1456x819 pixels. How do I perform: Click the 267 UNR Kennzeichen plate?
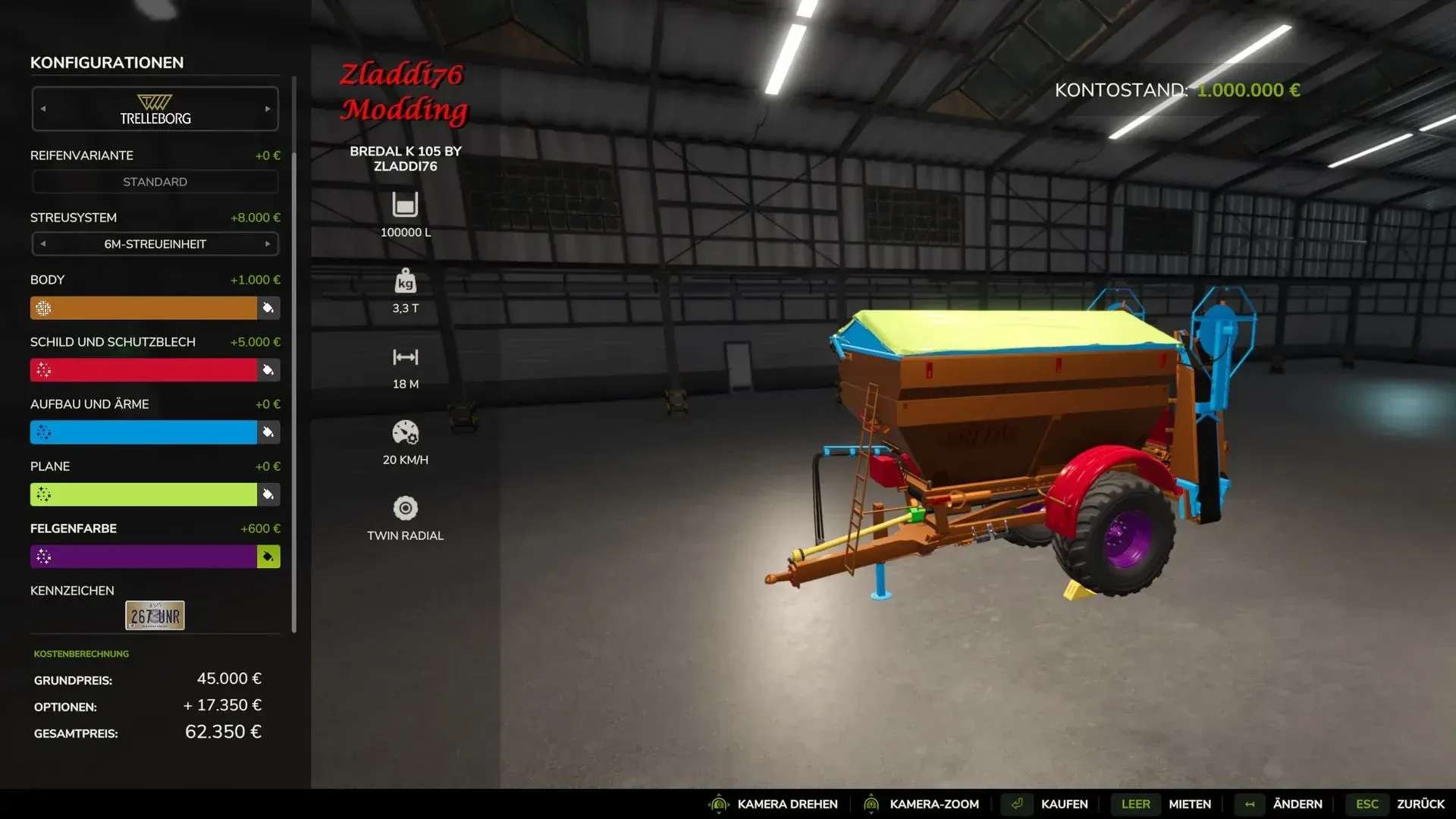click(x=154, y=615)
